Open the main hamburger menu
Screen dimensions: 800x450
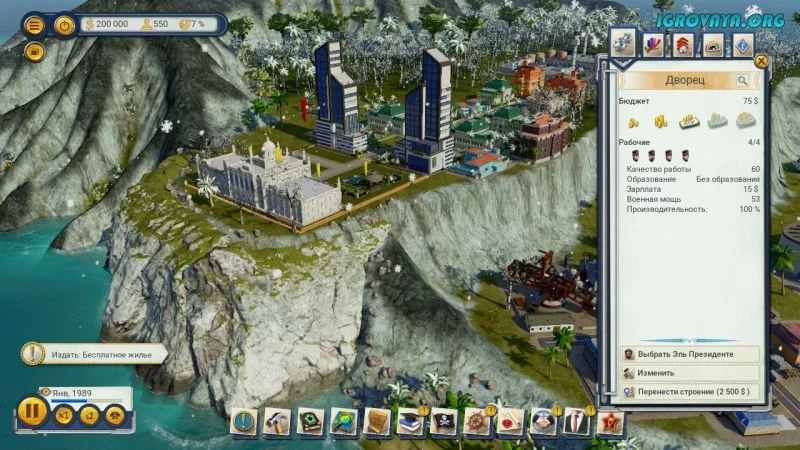(x=34, y=25)
